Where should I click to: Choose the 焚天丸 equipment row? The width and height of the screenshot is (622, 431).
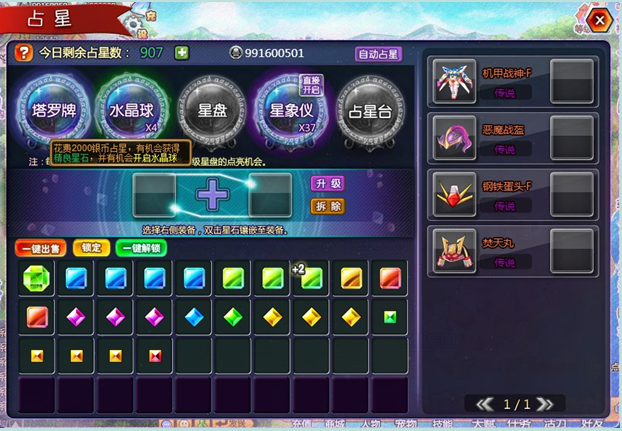[513, 250]
